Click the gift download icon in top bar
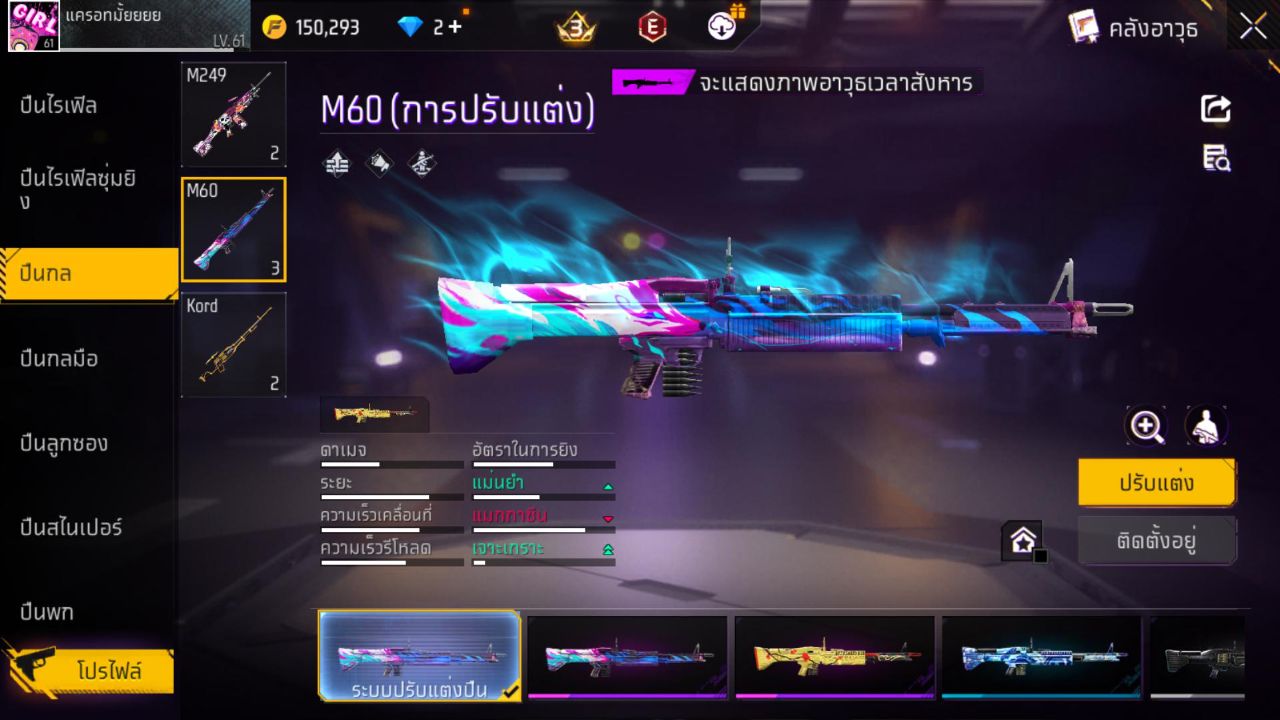1280x720 pixels. coord(720,27)
